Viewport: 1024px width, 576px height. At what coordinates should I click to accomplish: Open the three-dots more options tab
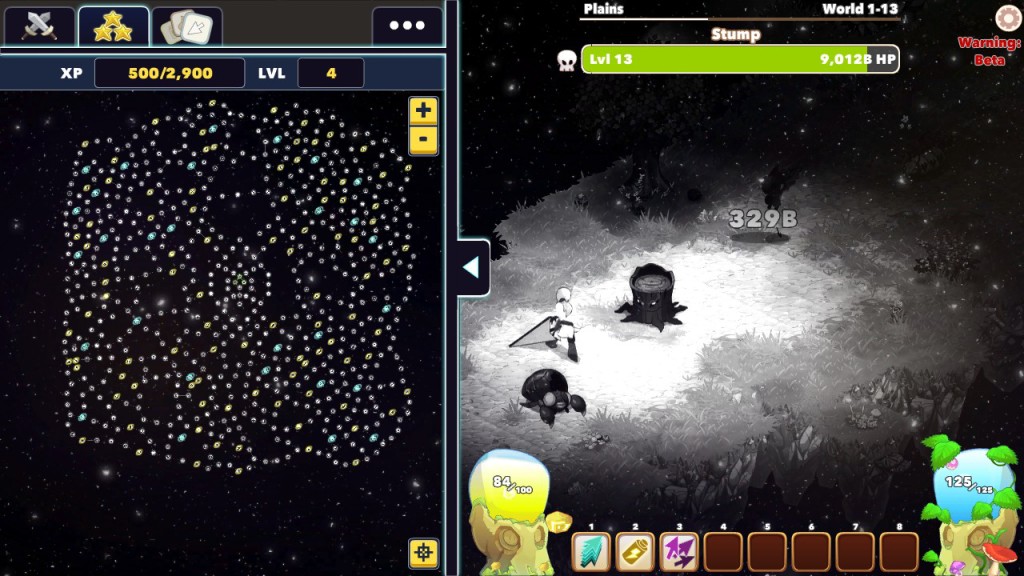pos(407,26)
